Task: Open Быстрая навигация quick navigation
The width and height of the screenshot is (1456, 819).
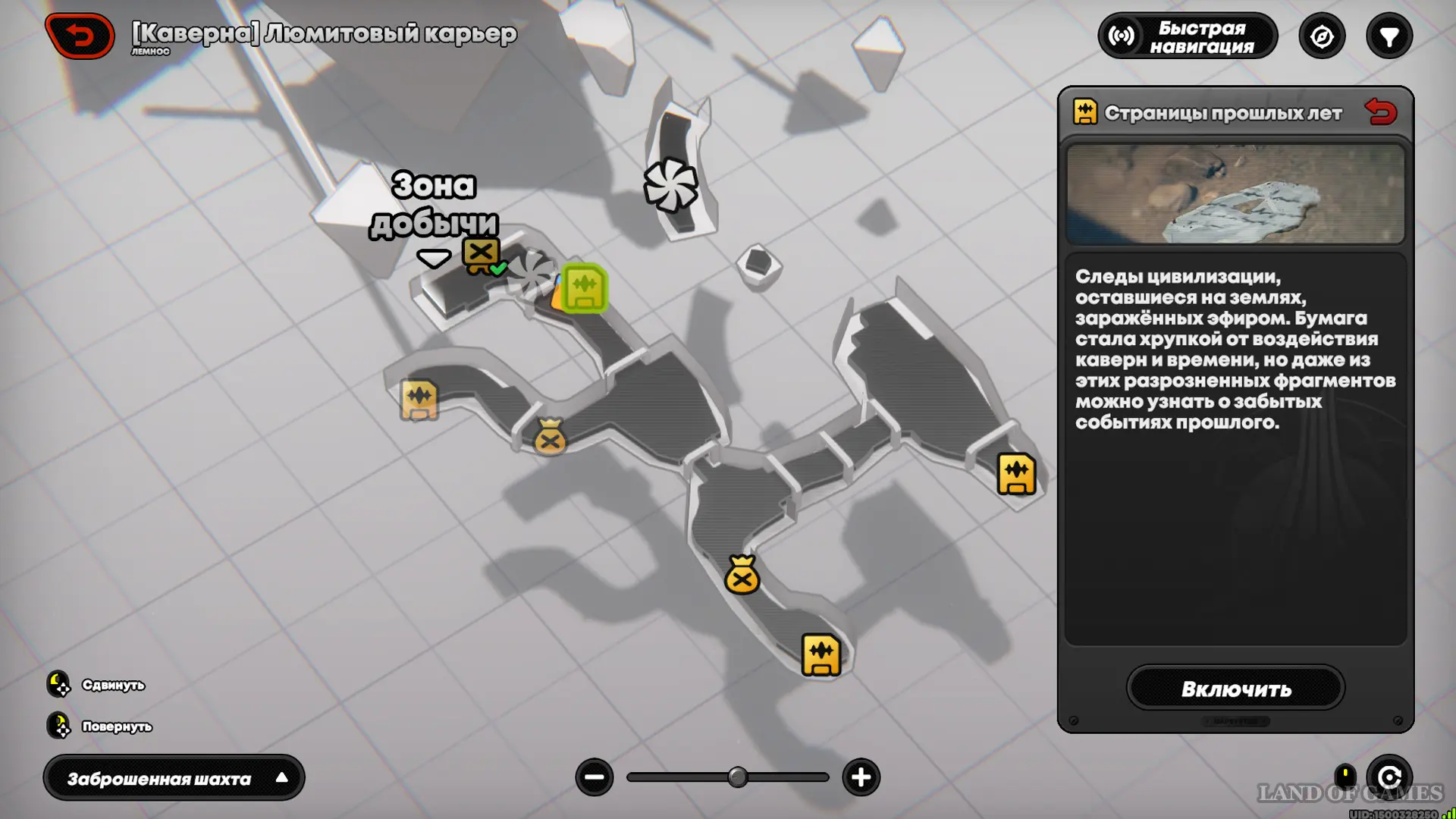Action: coord(1187,36)
